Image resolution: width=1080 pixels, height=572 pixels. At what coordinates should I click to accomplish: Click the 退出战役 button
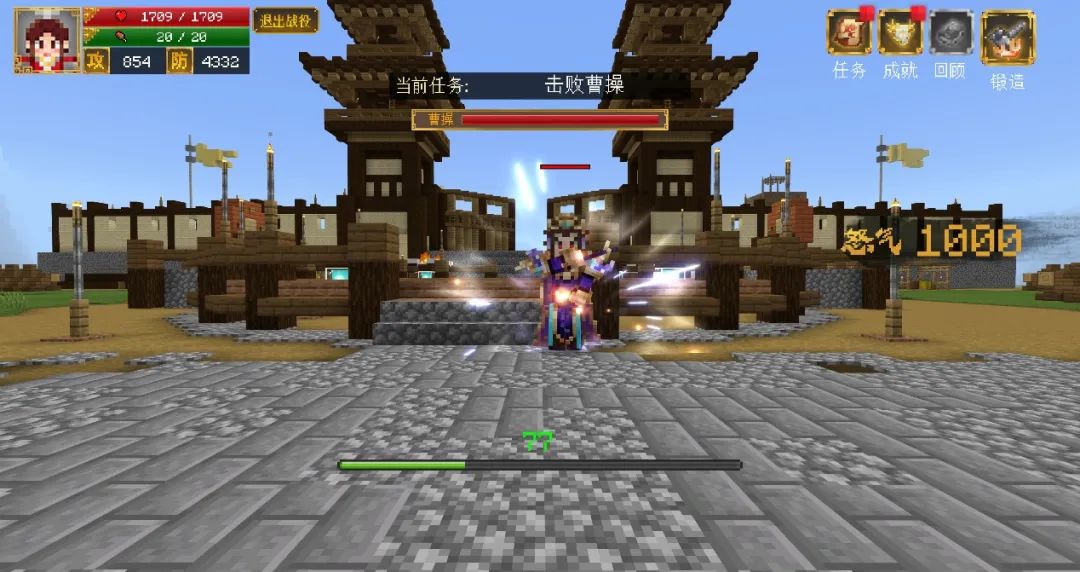coord(285,20)
